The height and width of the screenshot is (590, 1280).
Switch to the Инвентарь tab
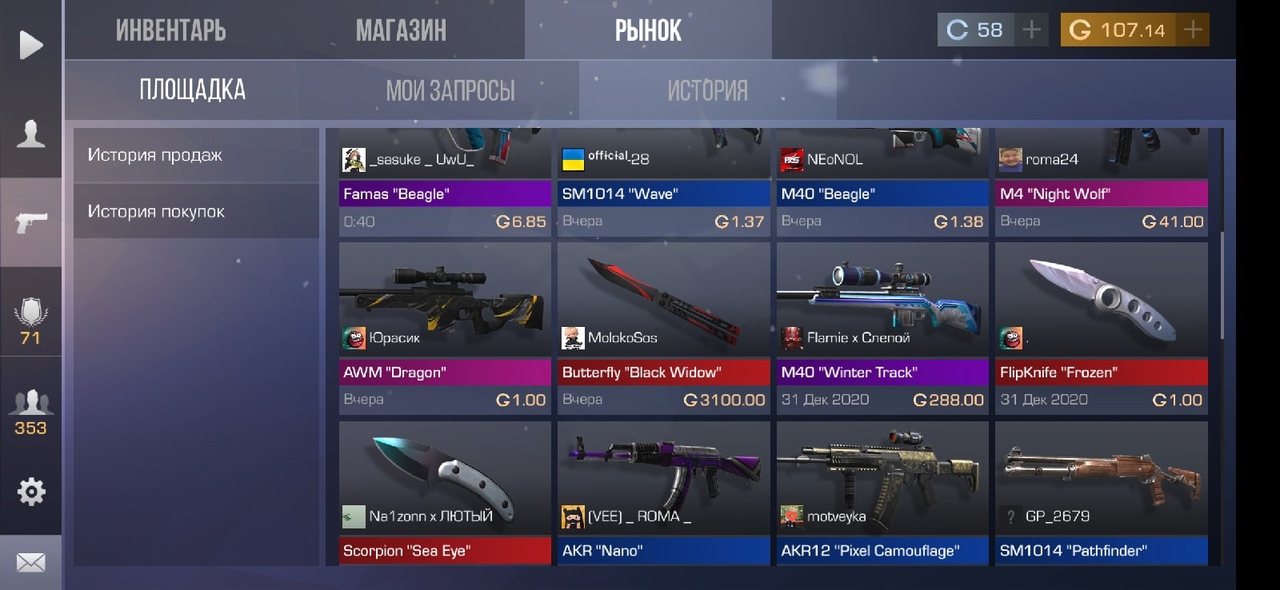171,30
